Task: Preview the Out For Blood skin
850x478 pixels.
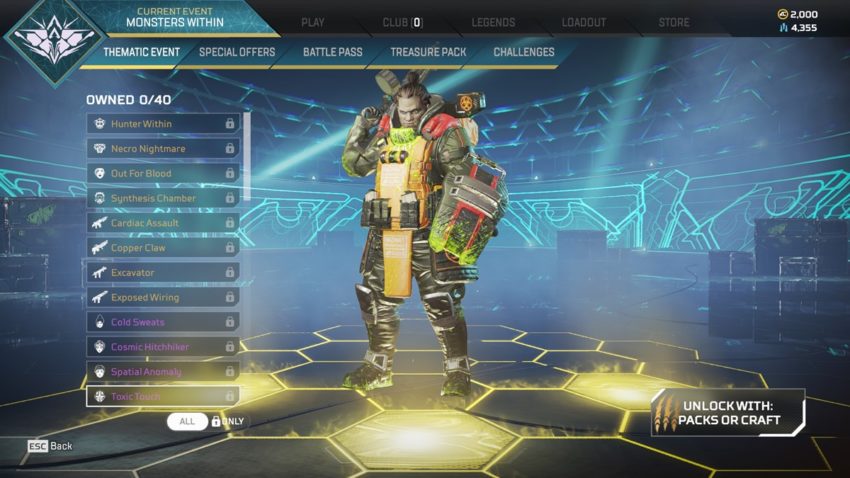Action: click(x=163, y=173)
